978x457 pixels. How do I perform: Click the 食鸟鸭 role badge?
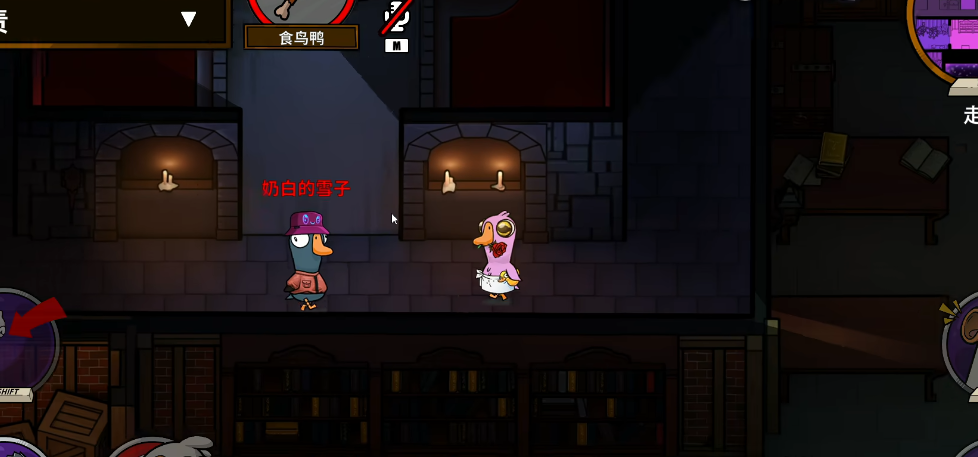(301, 37)
